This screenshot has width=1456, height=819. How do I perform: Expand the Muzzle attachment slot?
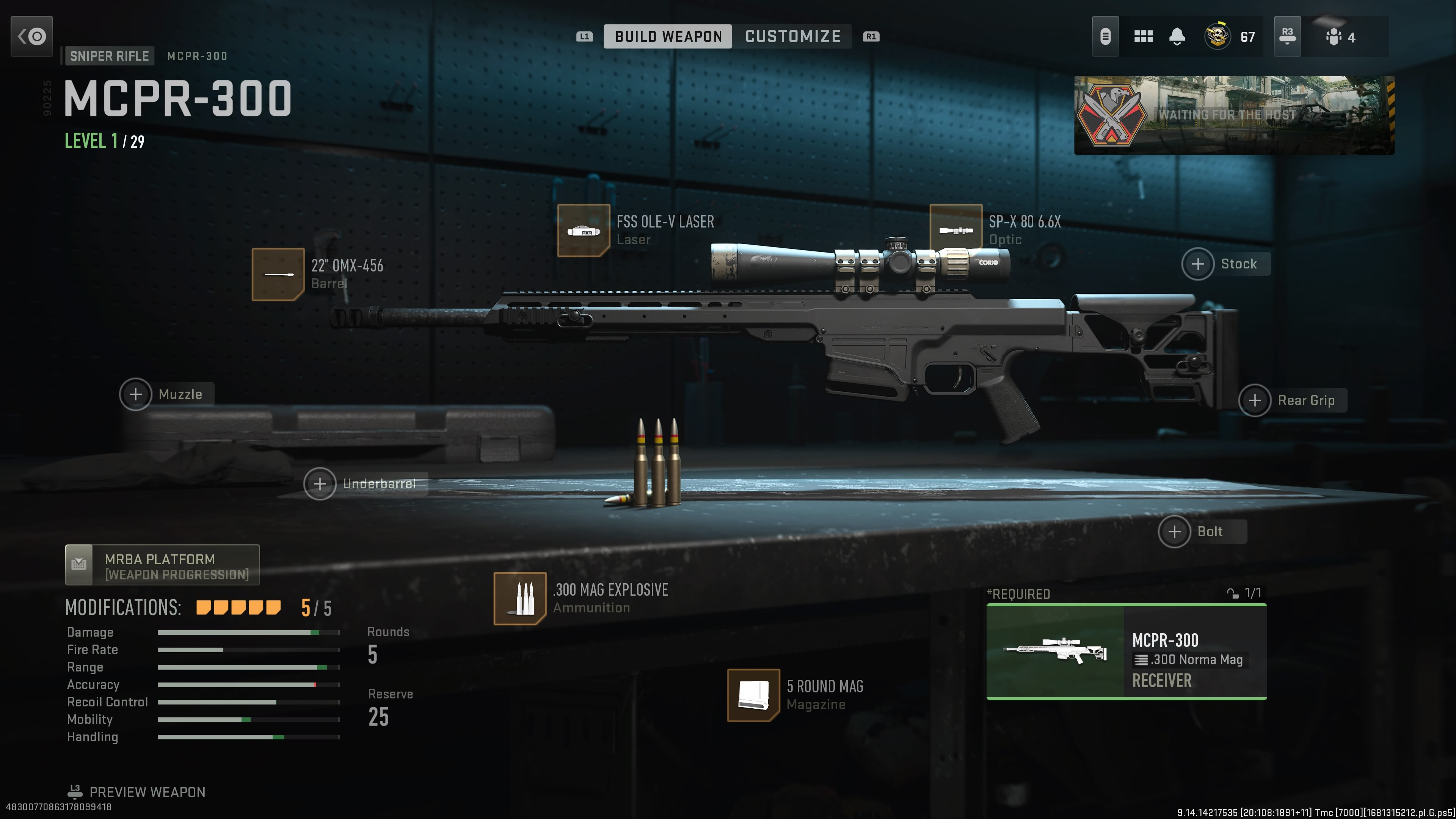(136, 394)
